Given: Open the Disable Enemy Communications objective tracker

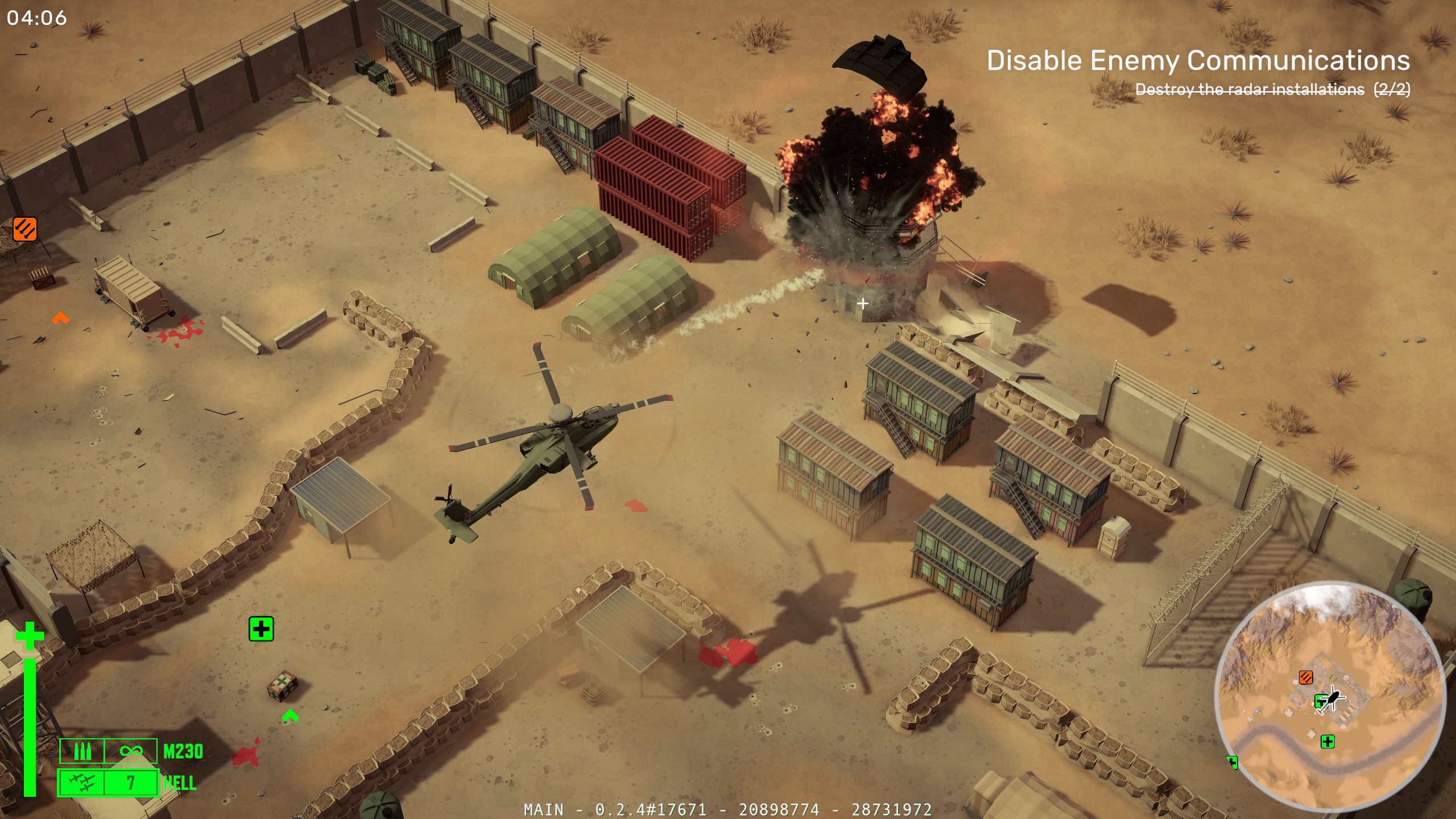Looking at the screenshot, I should (x=1198, y=61).
